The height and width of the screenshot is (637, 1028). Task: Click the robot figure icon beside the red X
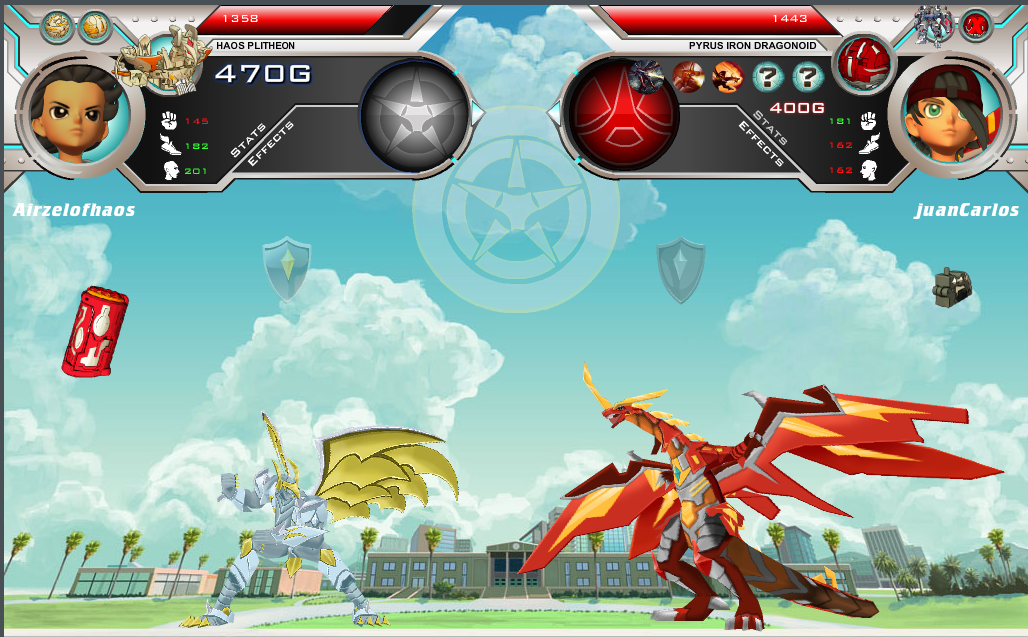[935, 24]
